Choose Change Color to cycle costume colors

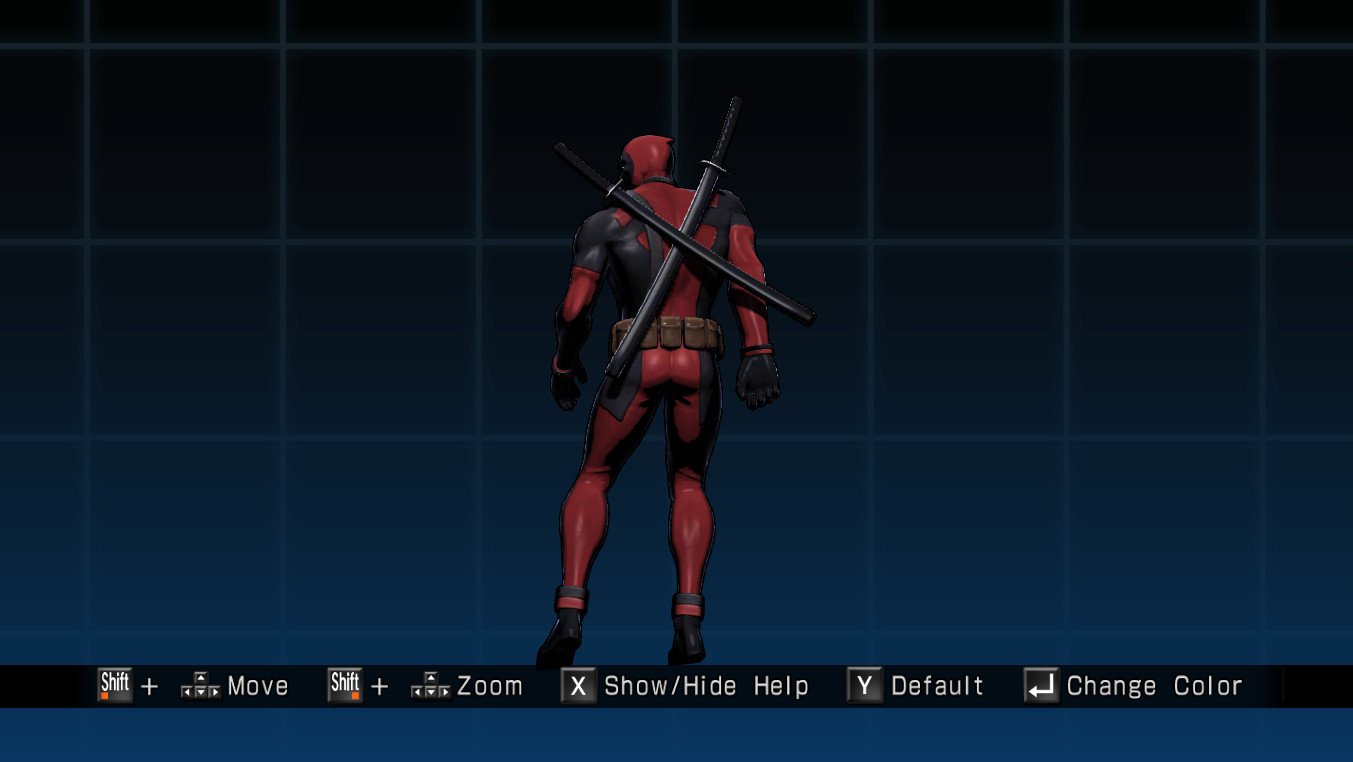(x=1150, y=686)
